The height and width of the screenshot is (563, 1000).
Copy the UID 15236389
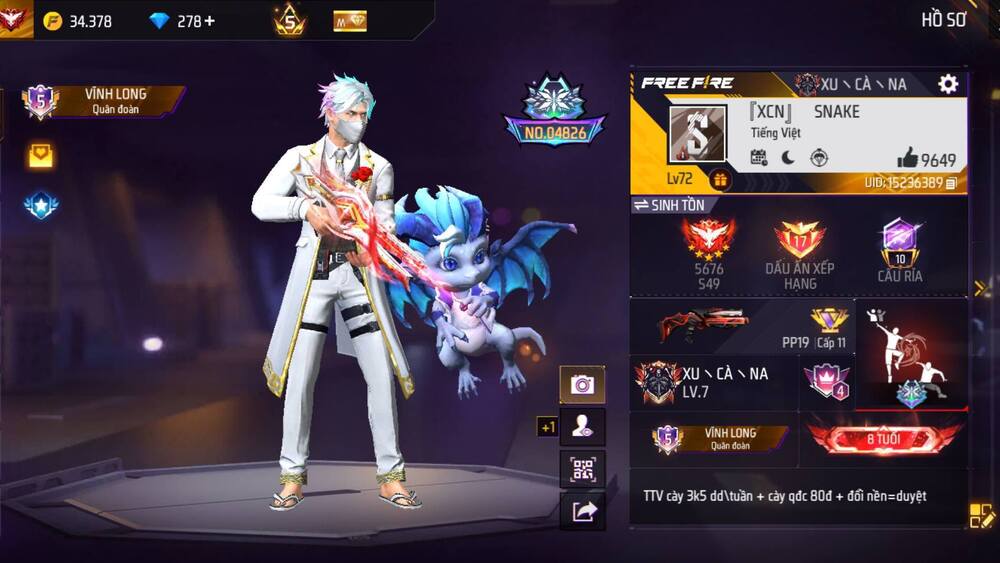point(951,183)
